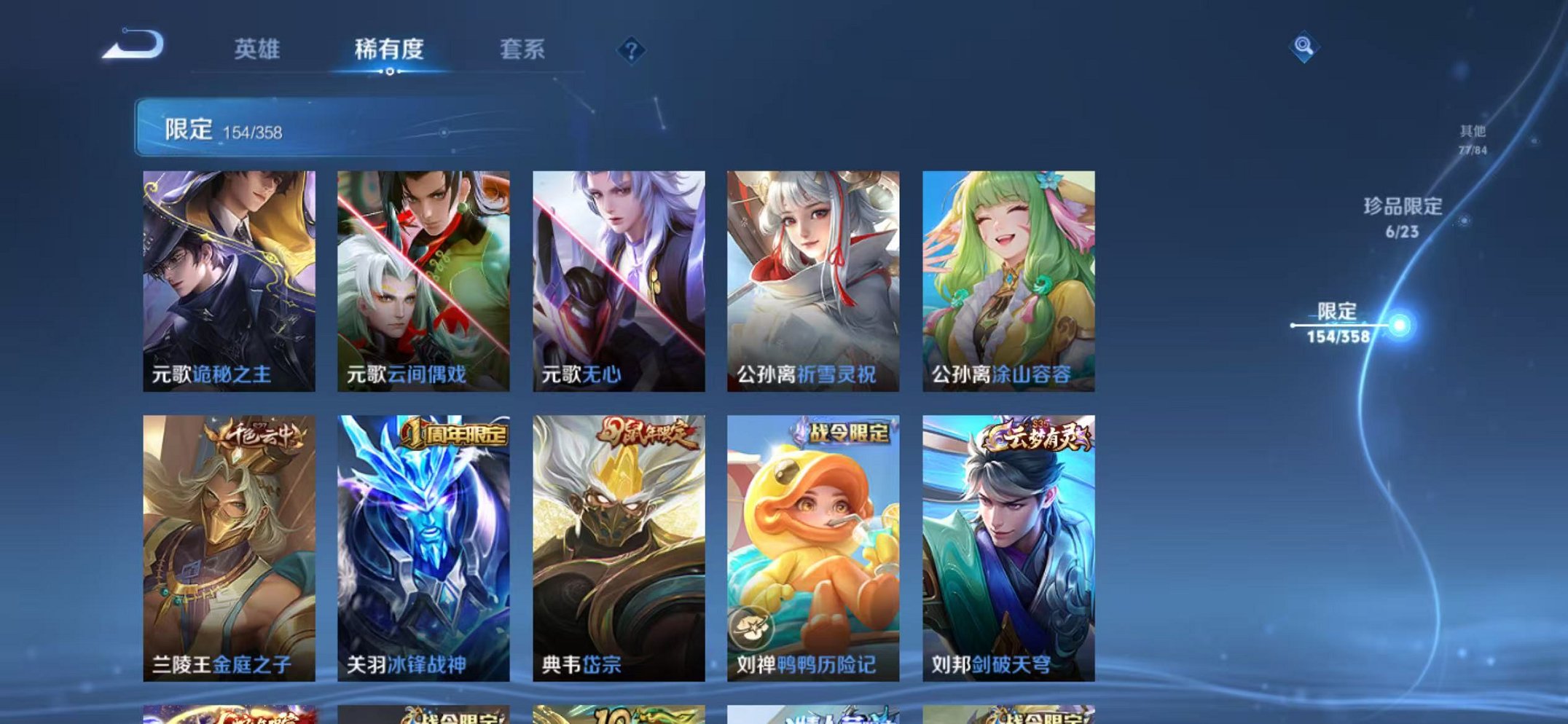
Task: Switch to the 英雄 tab
Action: click(256, 50)
